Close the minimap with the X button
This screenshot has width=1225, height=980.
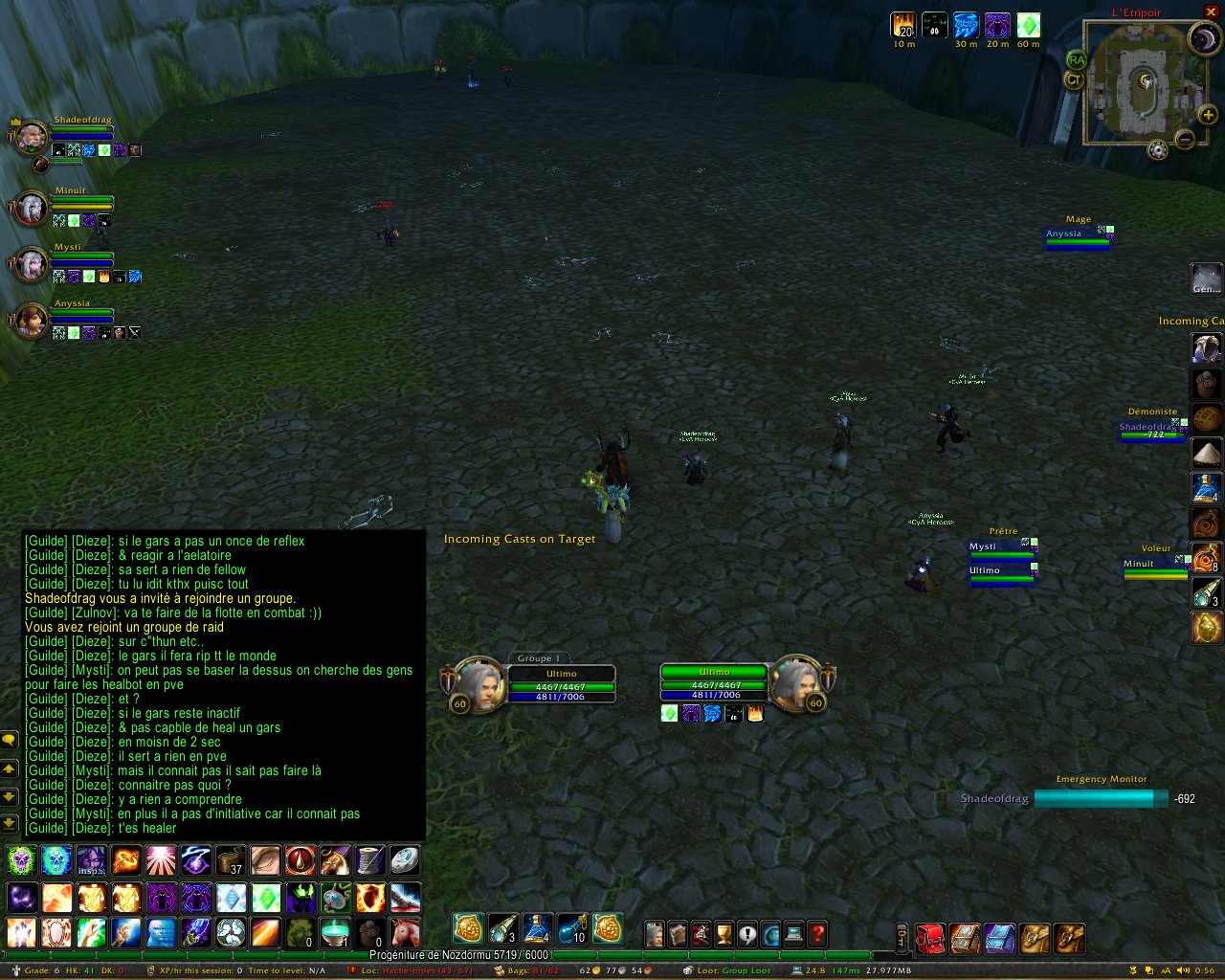(1211, 11)
